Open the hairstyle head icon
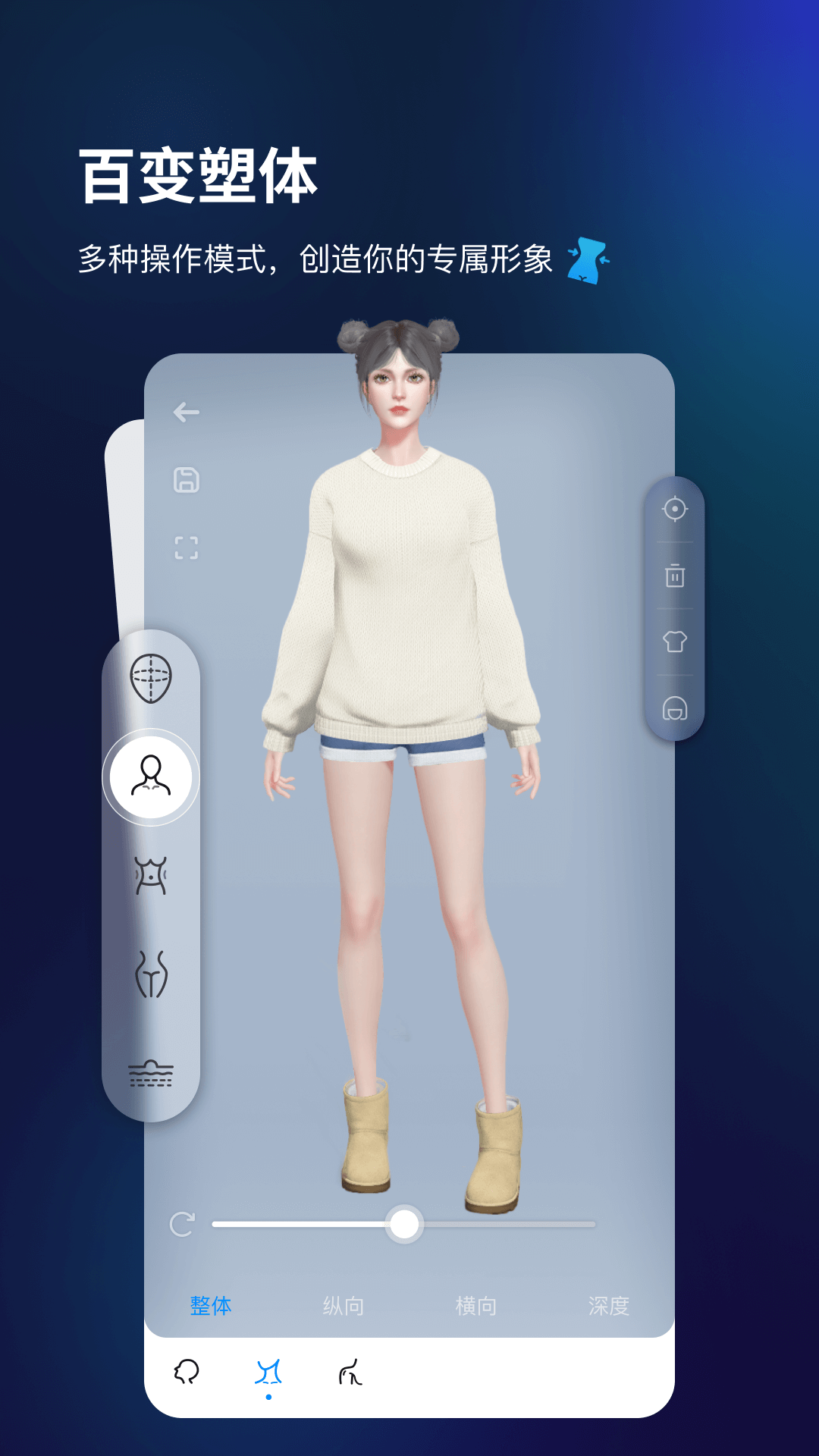This screenshot has width=819, height=1456. tap(675, 709)
